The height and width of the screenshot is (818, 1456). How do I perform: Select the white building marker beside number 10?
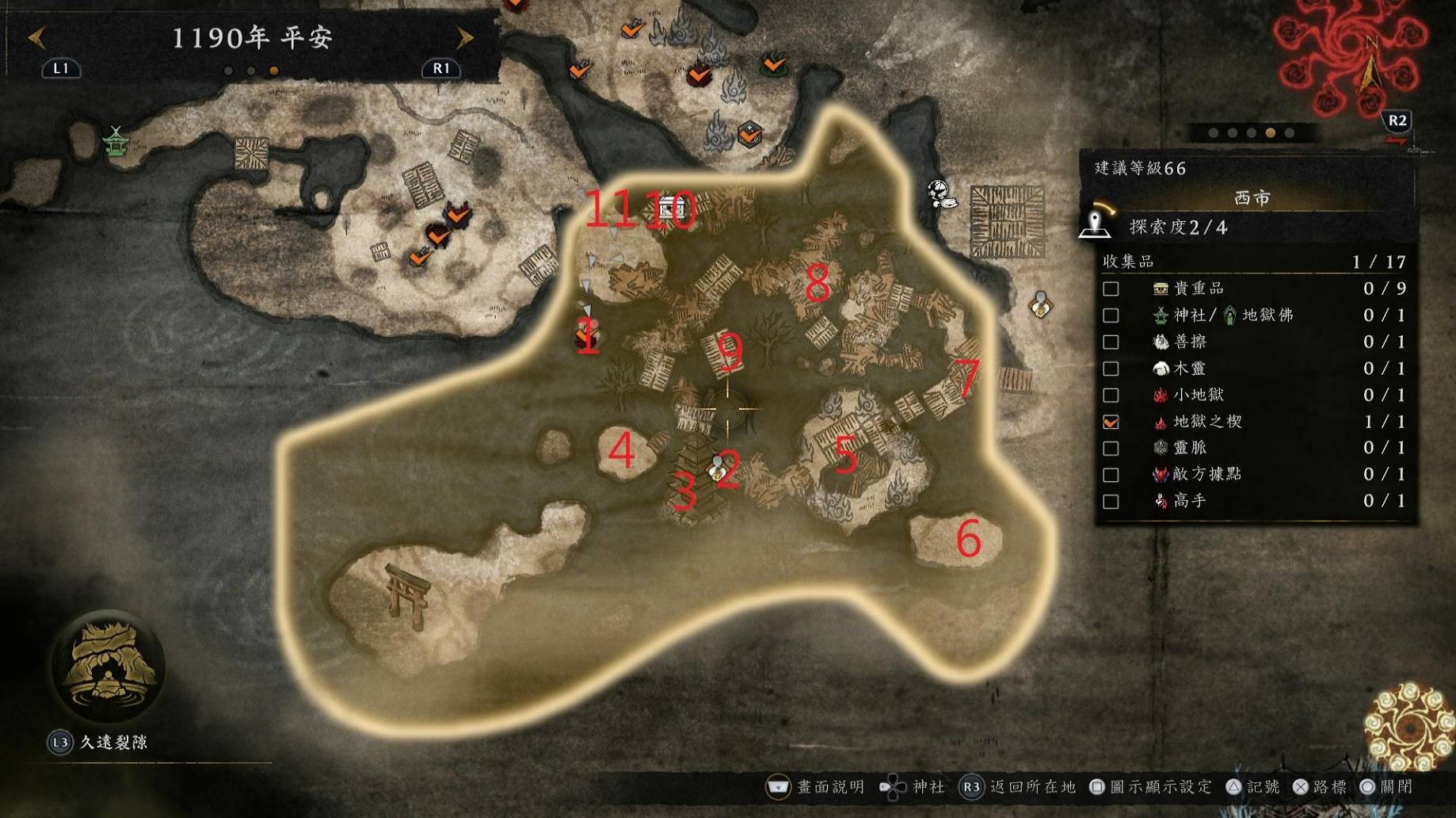[x=670, y=208]
